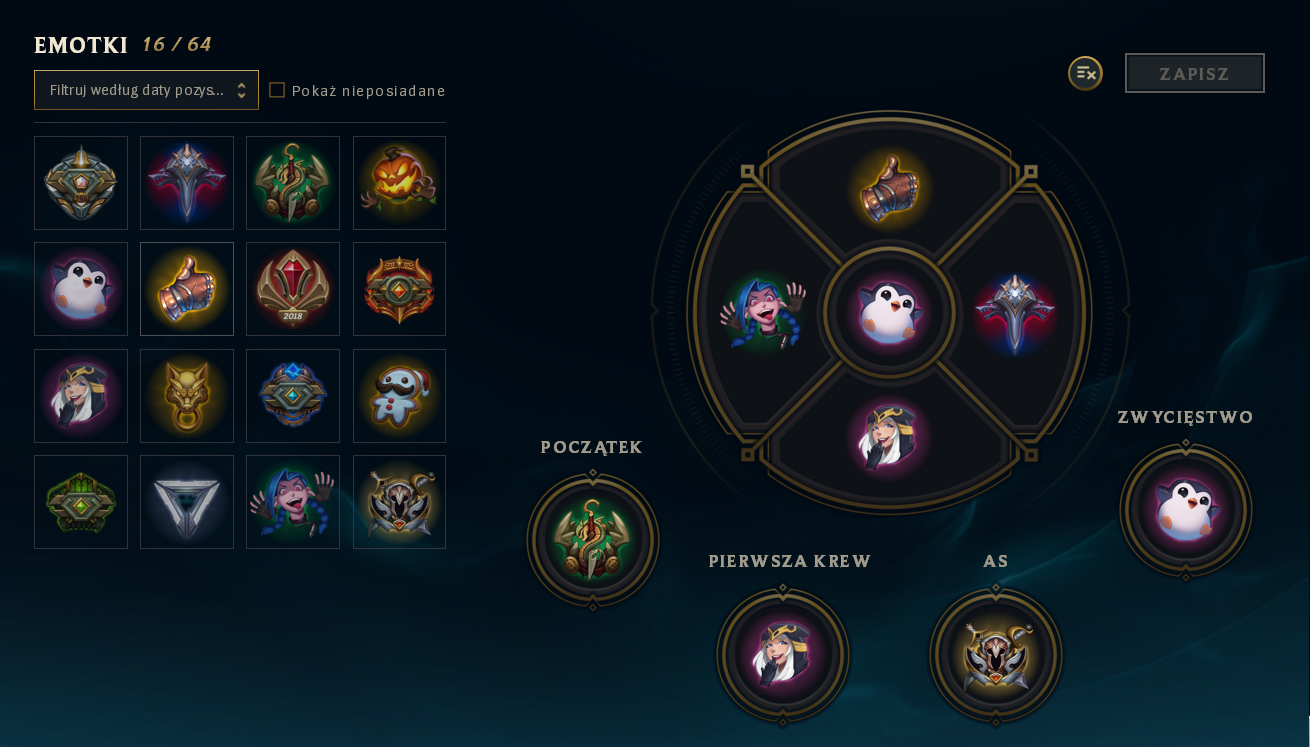This screenshot has height=747, width=1310.
Task: Select the Halloween pumpkin emote in the collection
Action: tap(399, 183)
